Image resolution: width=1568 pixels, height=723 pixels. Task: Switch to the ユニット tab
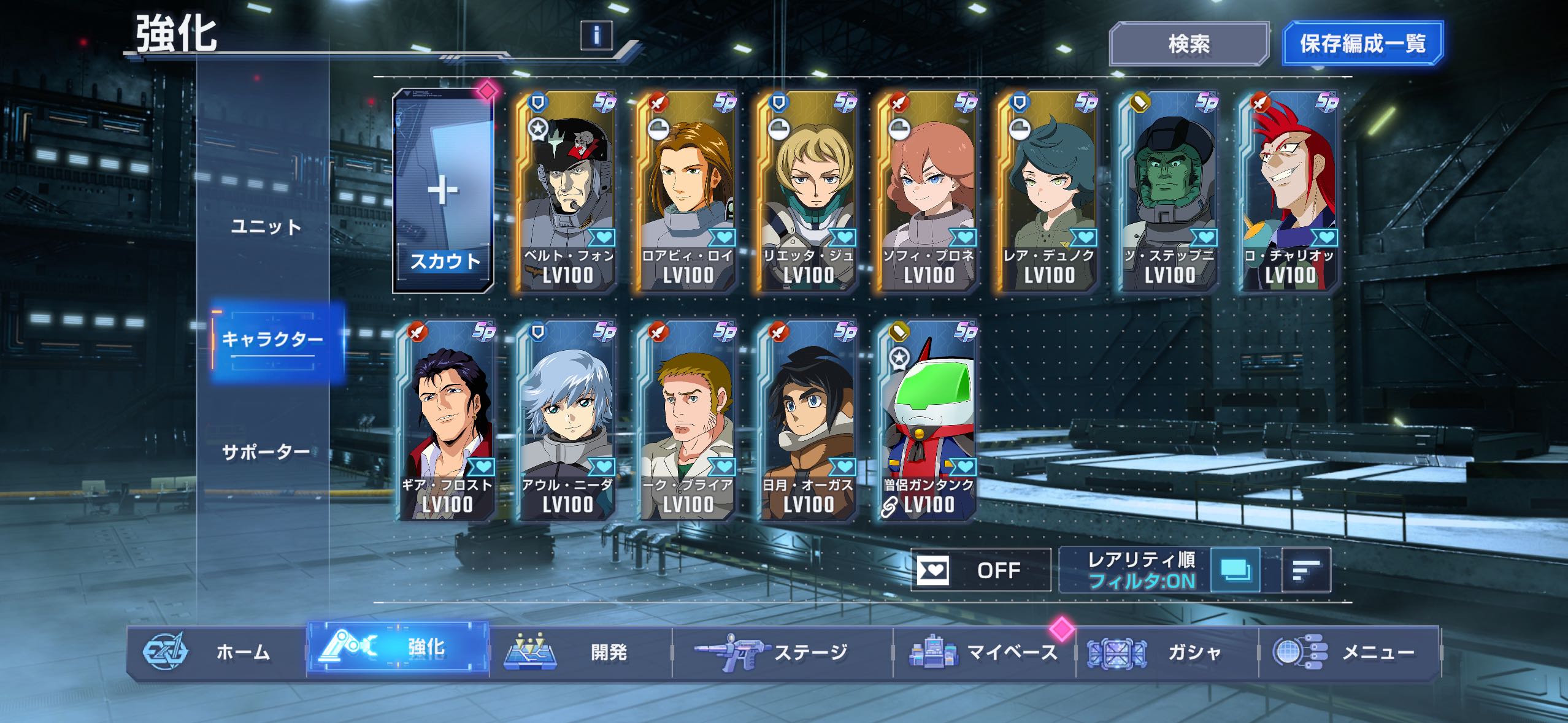(266, 227)
